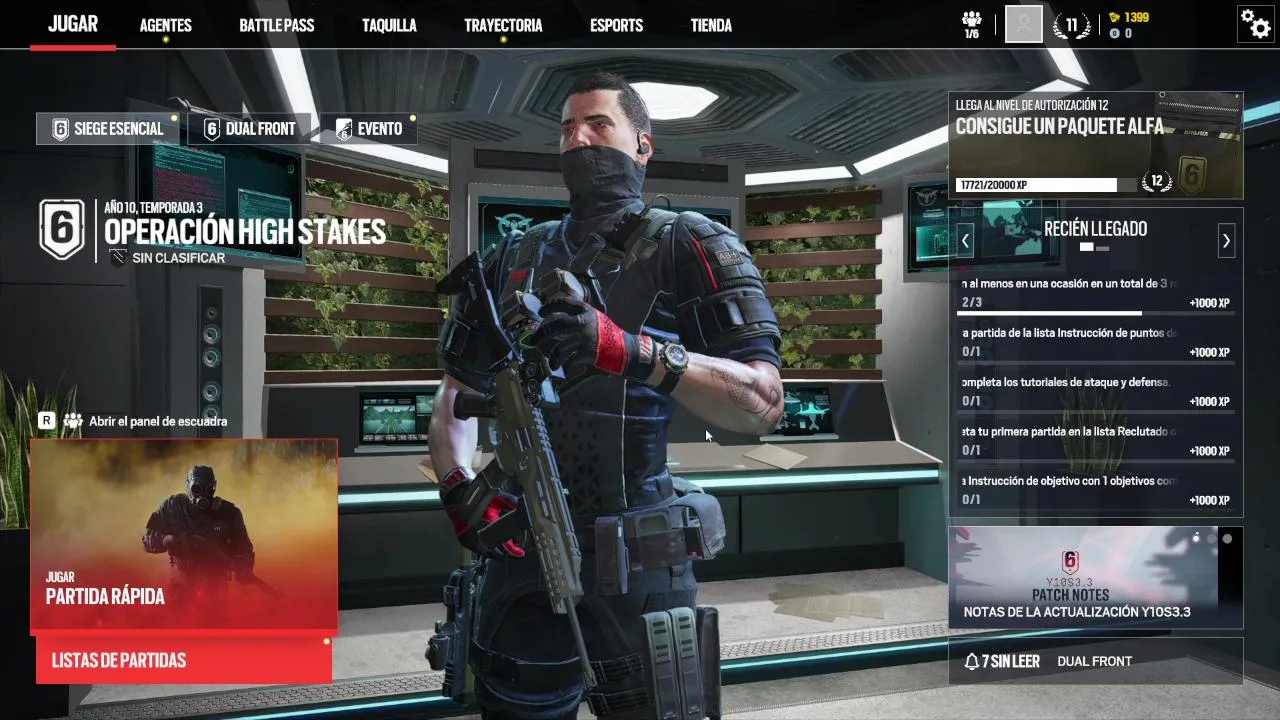Image resolution: width=1280 pixels, height=720 pixels.
Task: Open the Agentes tab
Action: tap(165, 25)
